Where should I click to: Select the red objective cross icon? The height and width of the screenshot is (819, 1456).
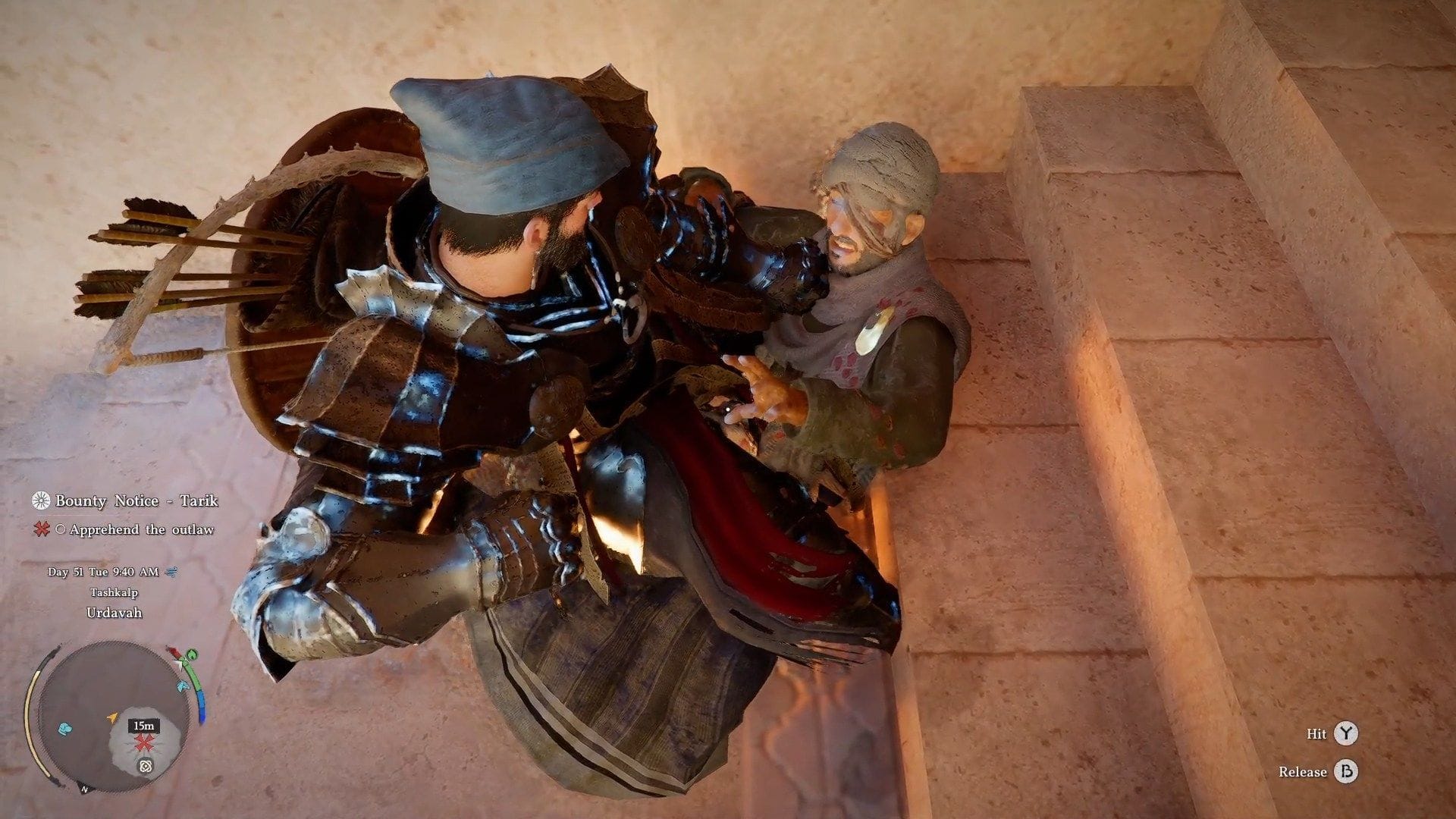(x=42, y=529)
